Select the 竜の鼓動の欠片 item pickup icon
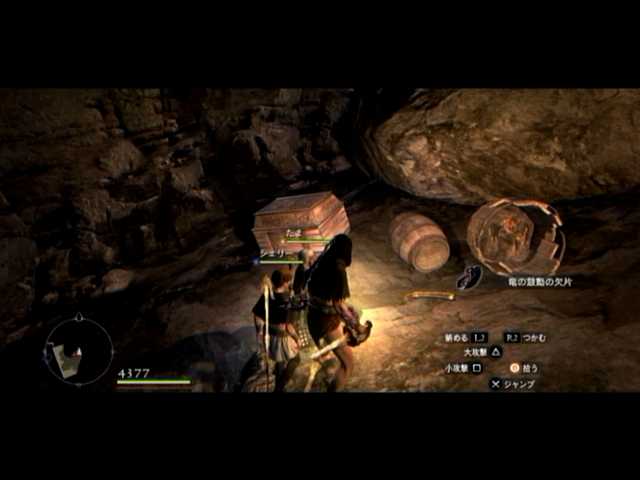 pos(470,277)
